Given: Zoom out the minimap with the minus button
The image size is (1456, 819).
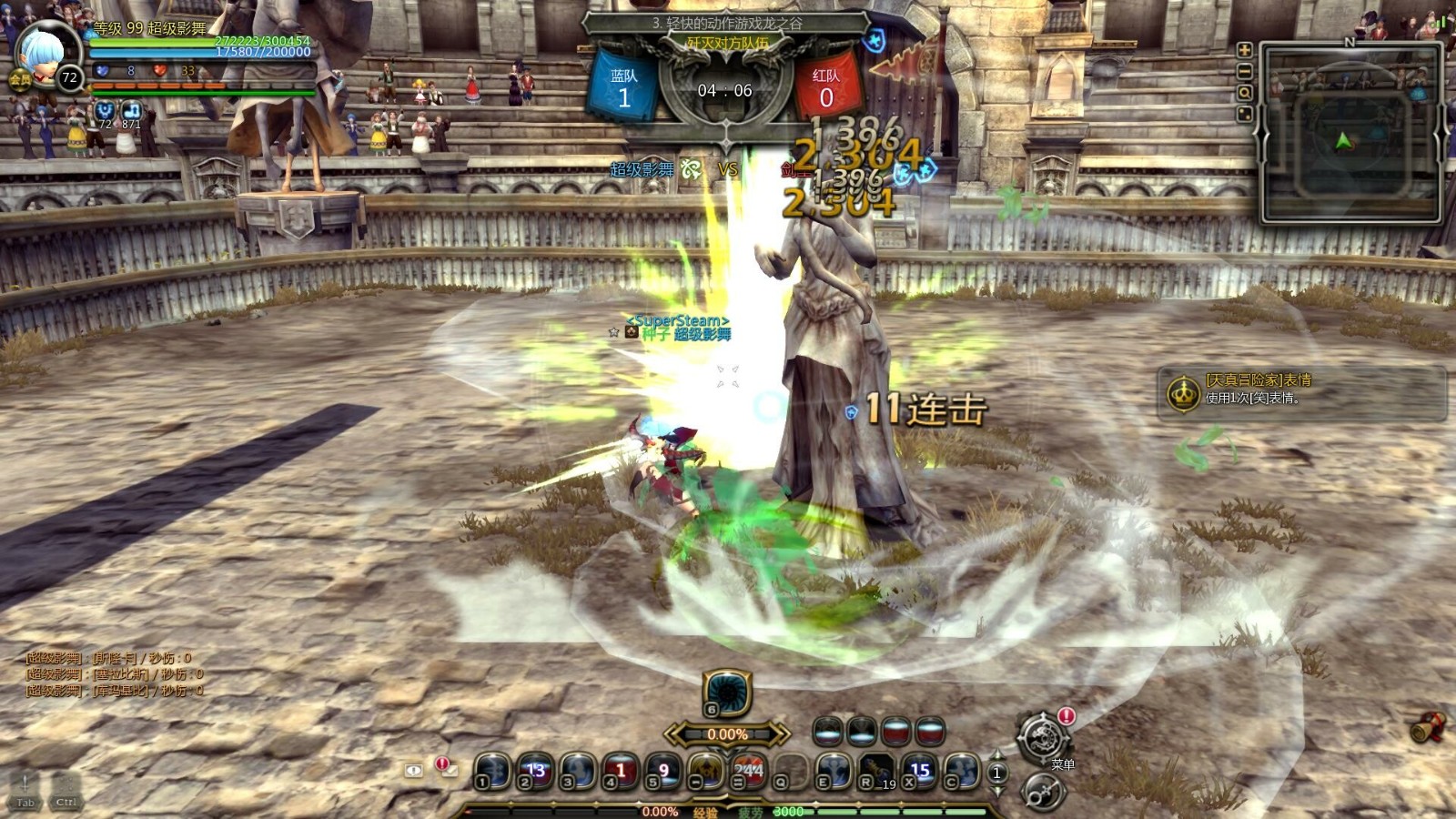Looking at the screenshot, I should [1244, 71].
